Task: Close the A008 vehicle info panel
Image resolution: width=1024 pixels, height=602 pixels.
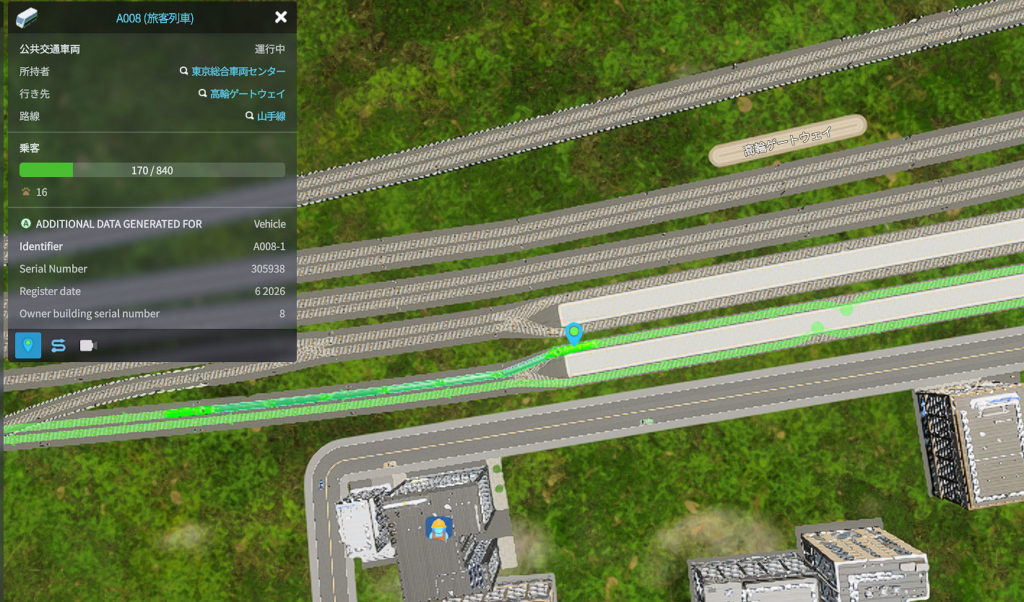Action: pos(281,17)
